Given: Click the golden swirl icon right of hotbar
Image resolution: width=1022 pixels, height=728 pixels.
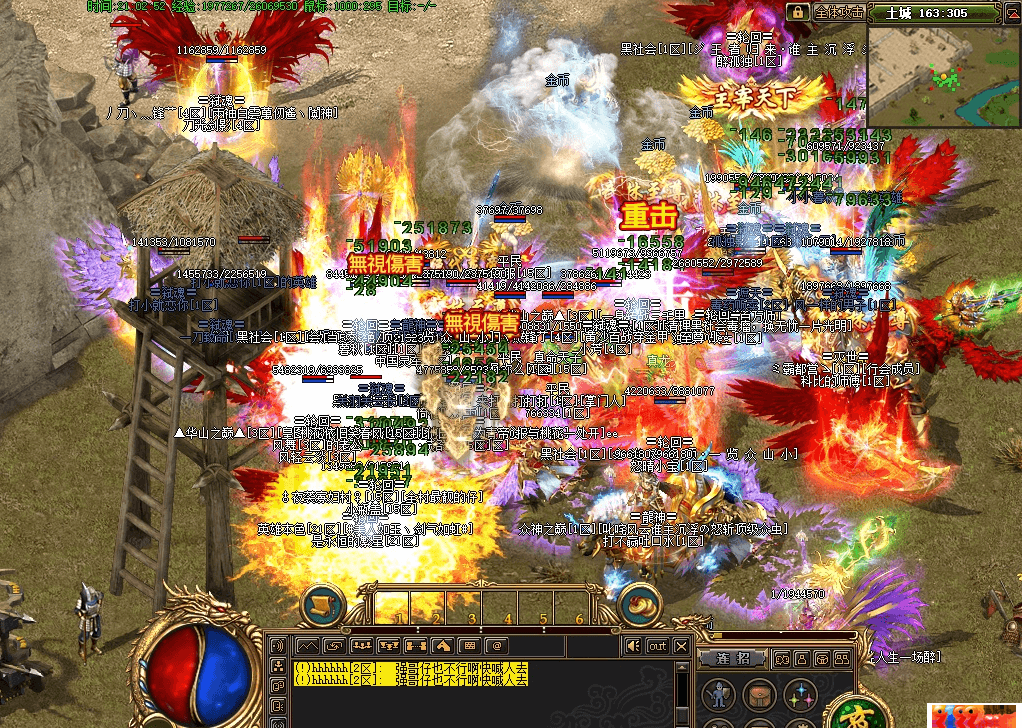Looking at the screenshot, I should click(x=643, y=606).
